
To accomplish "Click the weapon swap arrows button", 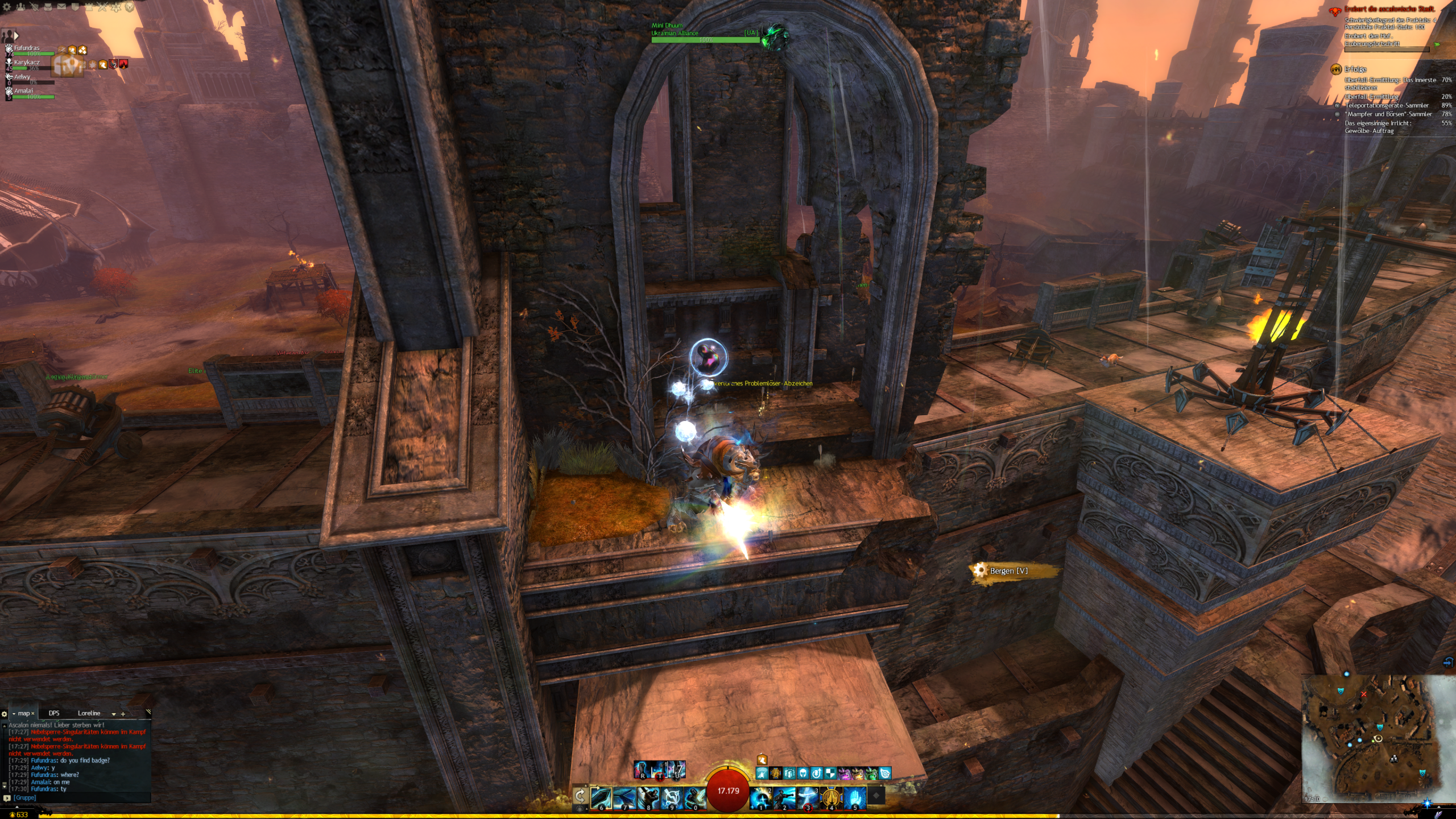I will (580, 796).
